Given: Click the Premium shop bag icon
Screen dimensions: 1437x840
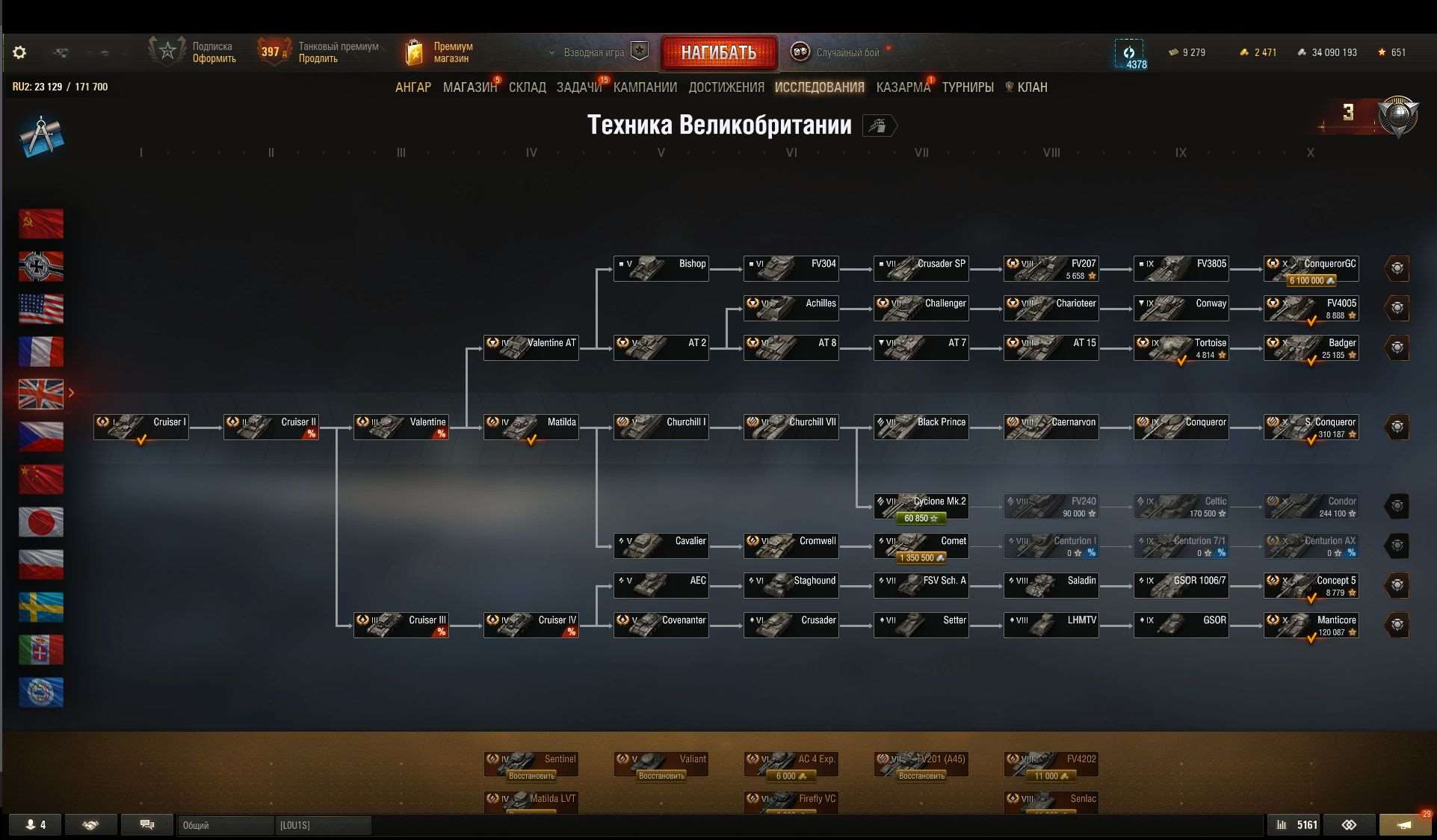Looking at the screenshot, I should 415,52.
